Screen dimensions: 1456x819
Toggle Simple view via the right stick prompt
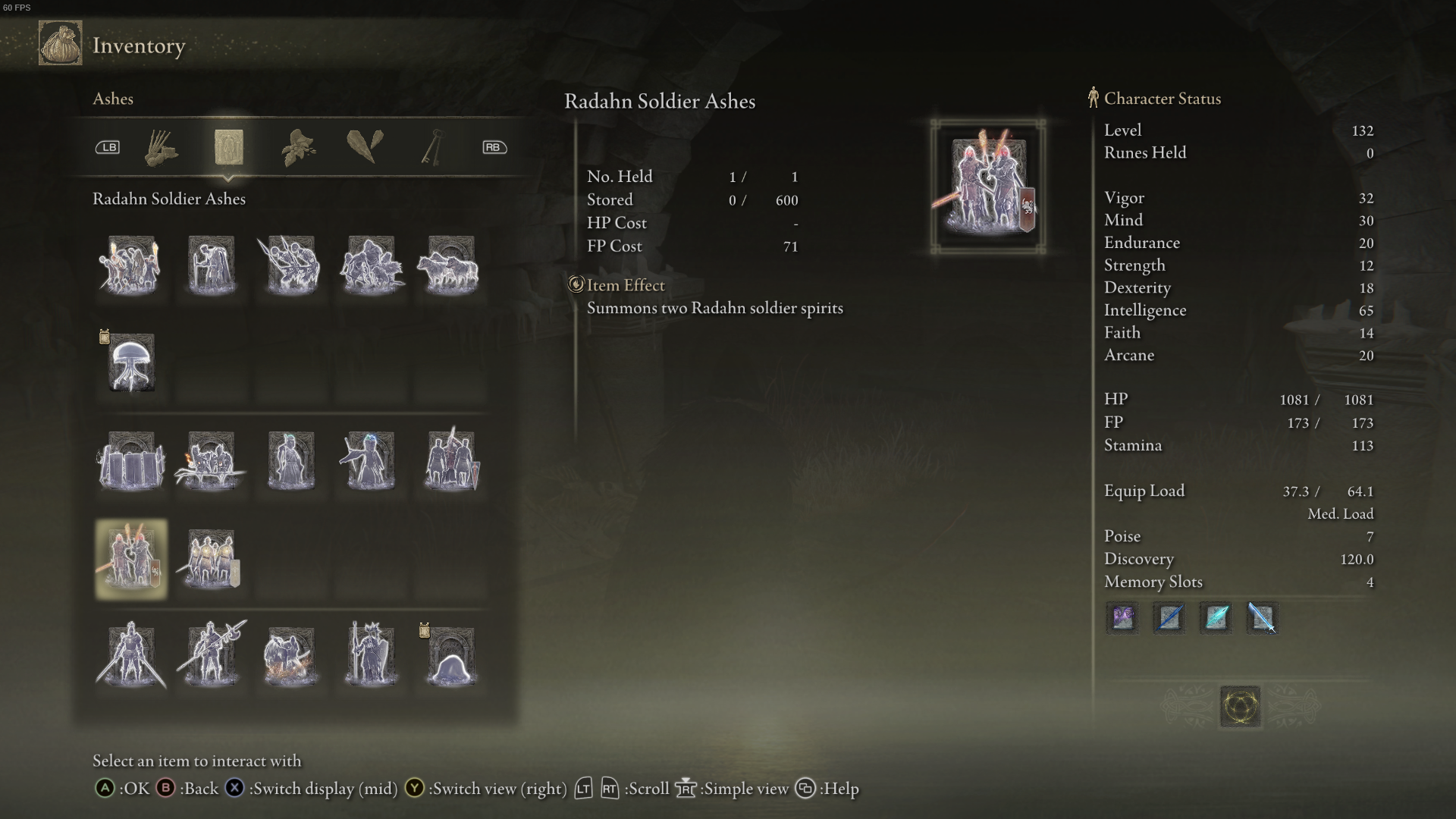click(686, 789)
